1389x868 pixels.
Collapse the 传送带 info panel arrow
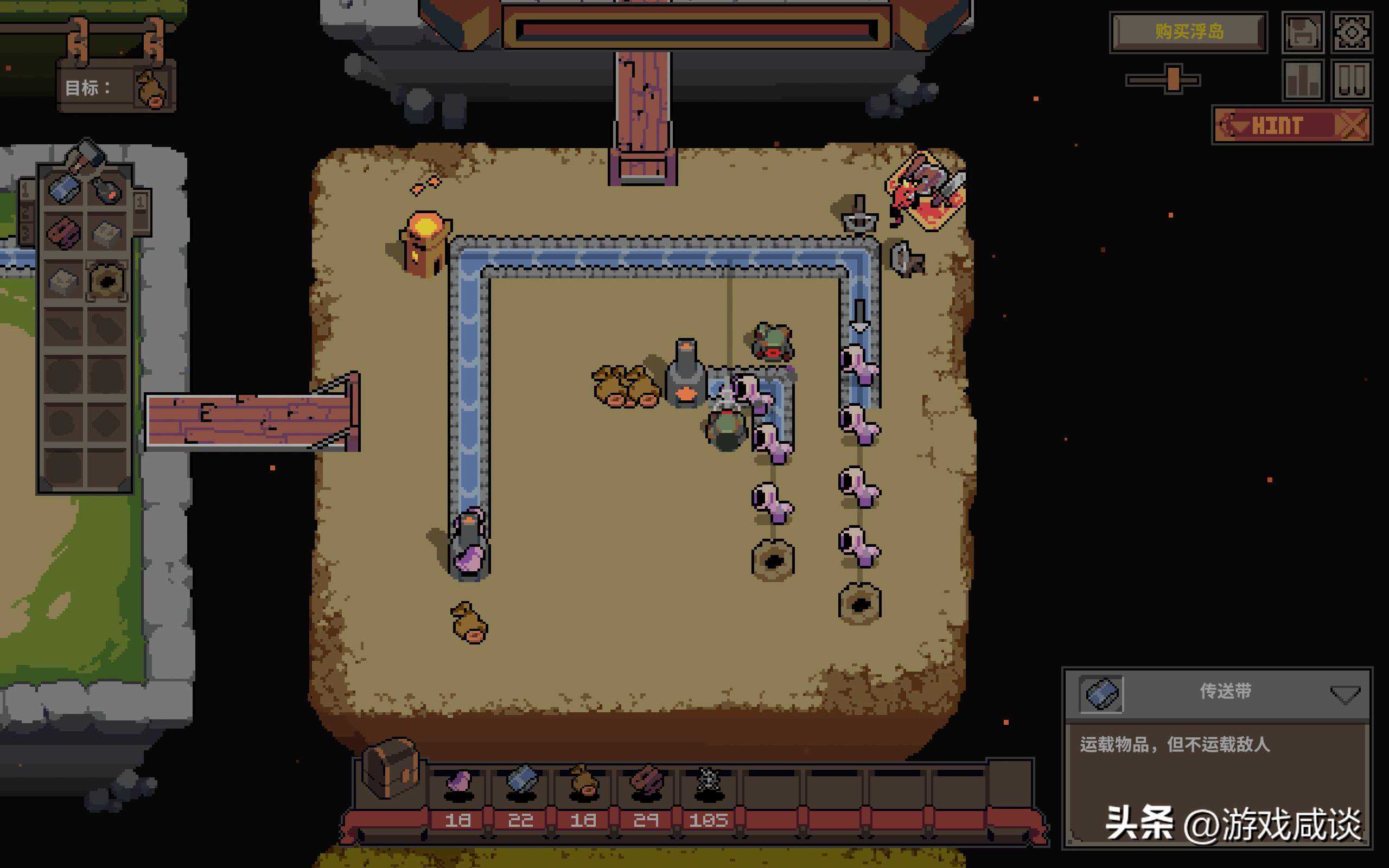(x=1344, y=694)
